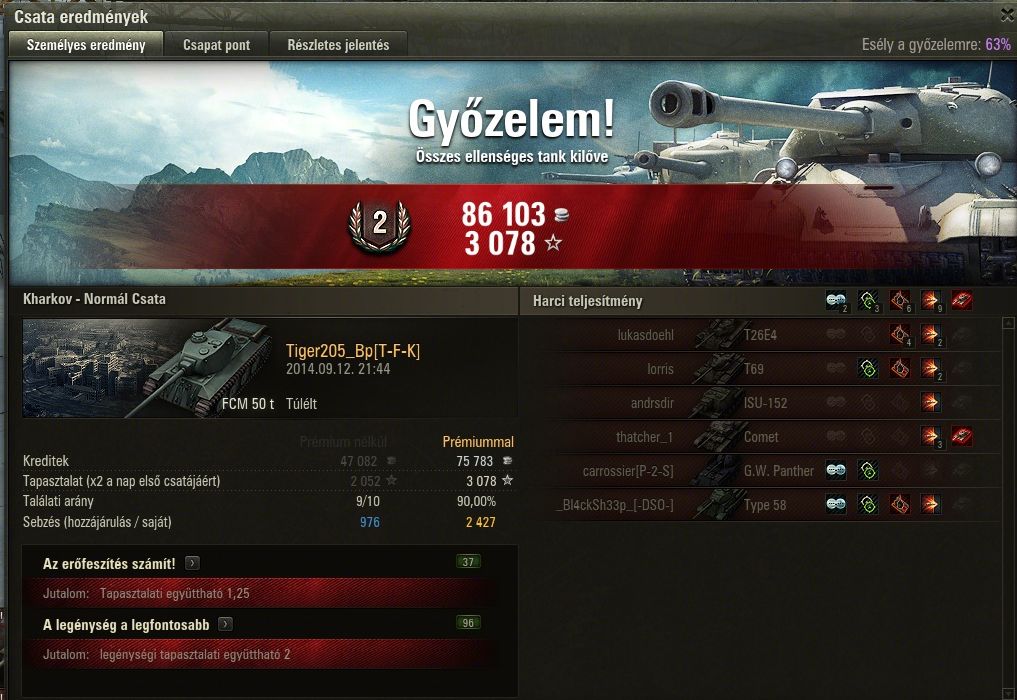This screenshot has height=700, width=1017.
Task: Choose the andrsdir ISU-152 row
Action: pyautogui.click(x=760, y=403)
